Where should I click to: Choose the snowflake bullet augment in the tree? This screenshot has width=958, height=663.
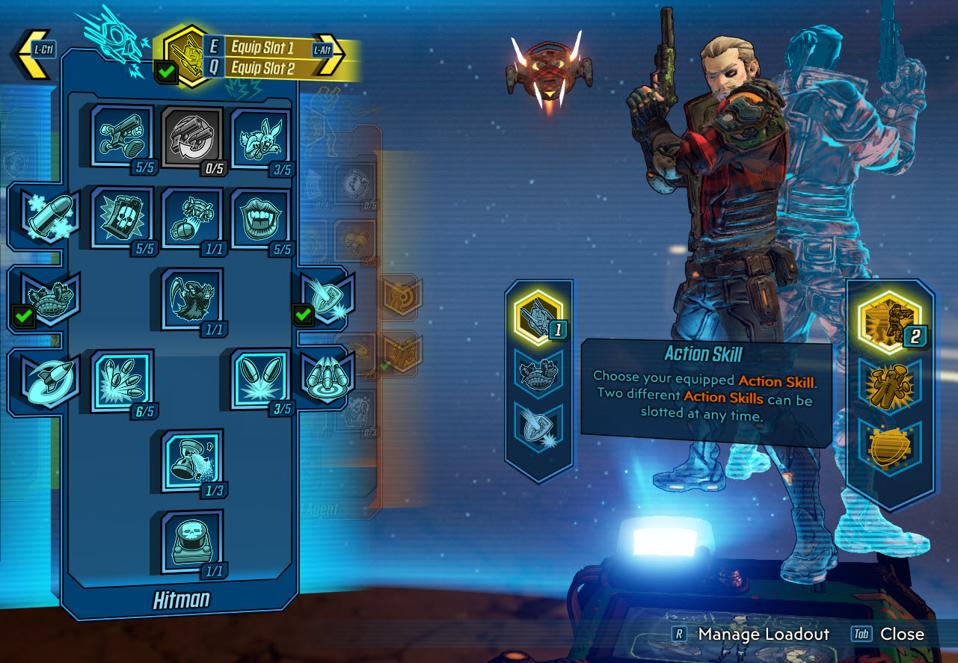[x=44, y=214]
